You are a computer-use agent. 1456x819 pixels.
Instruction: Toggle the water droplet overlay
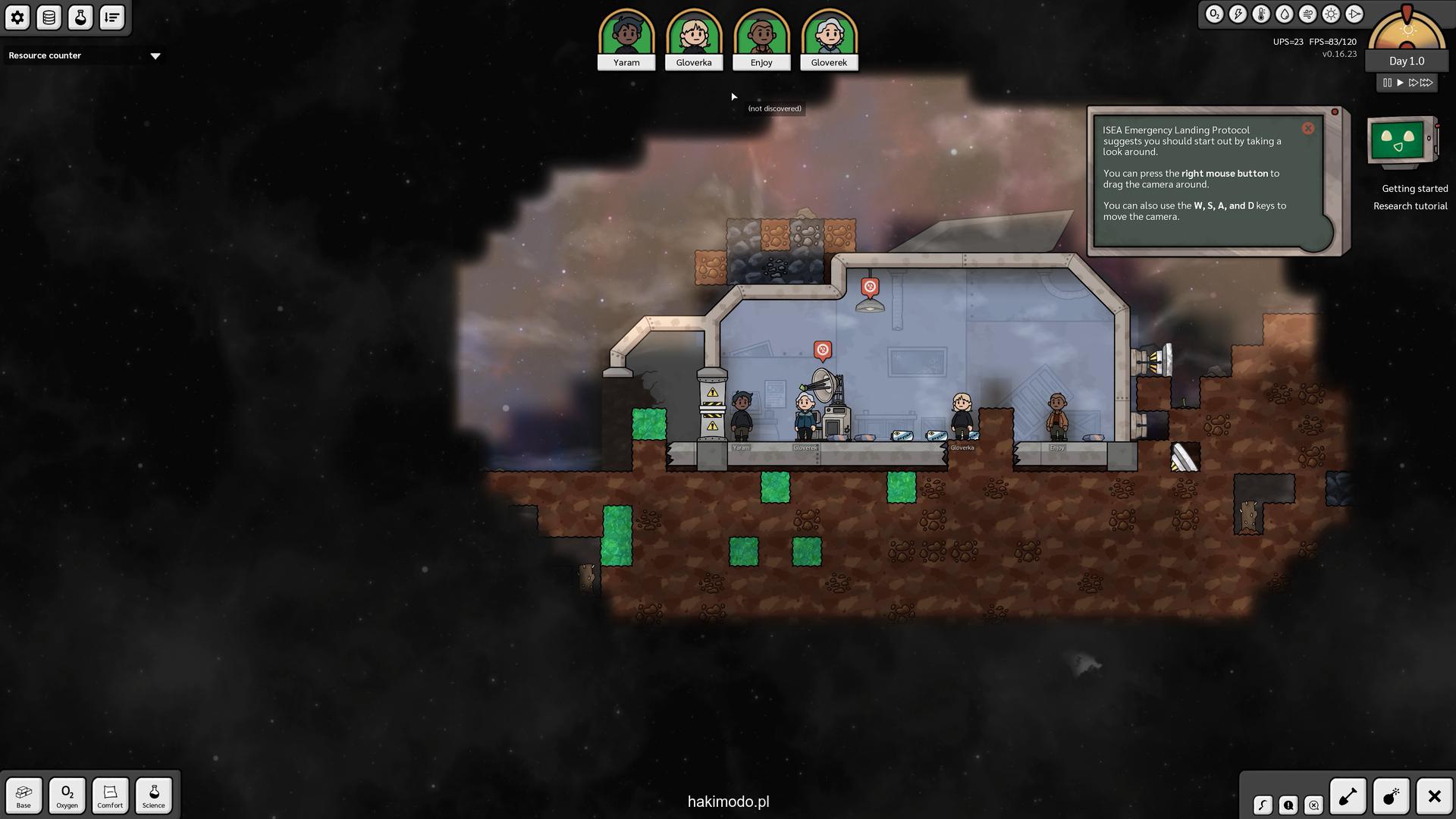pos(1285,14)
